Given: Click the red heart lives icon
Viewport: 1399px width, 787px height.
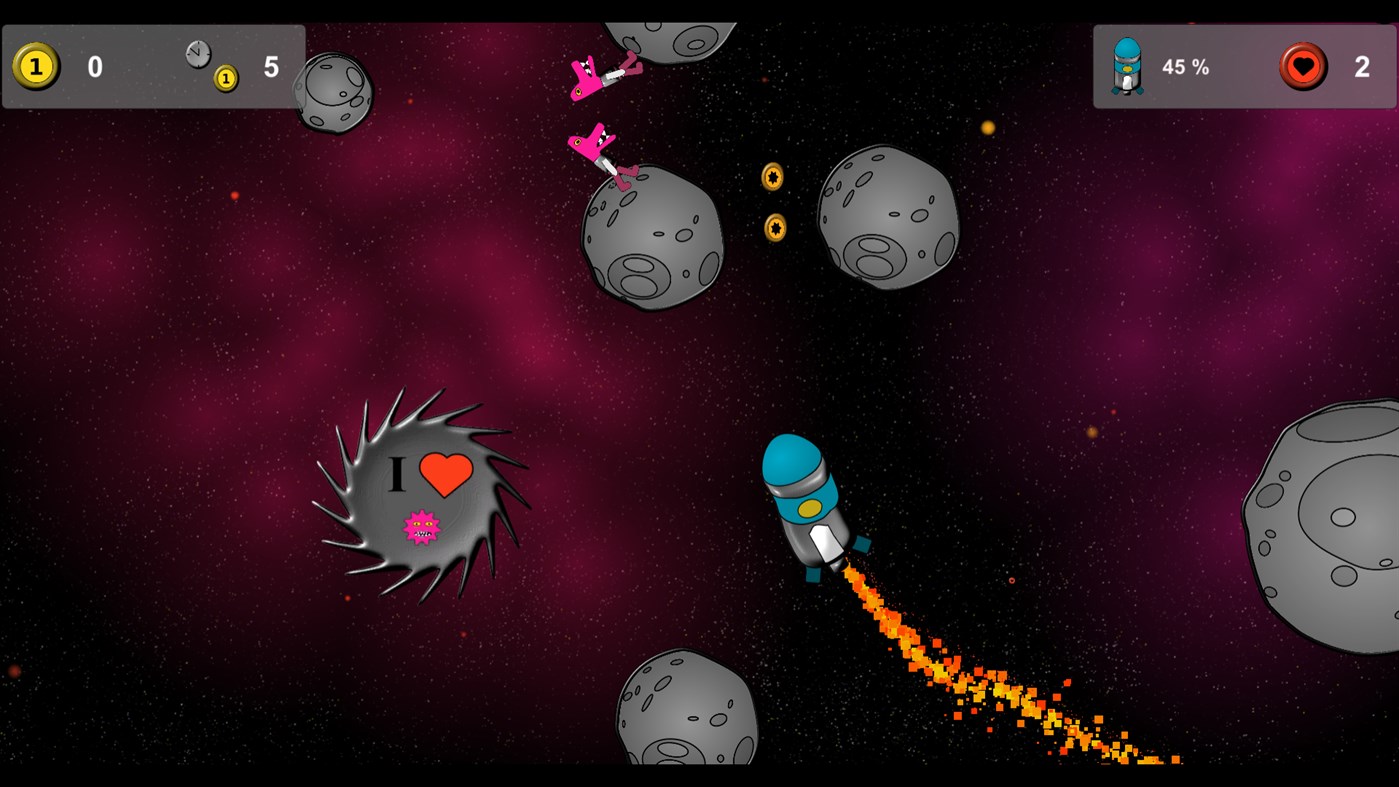Looking at the screenshot, I should pos(1303,67).
